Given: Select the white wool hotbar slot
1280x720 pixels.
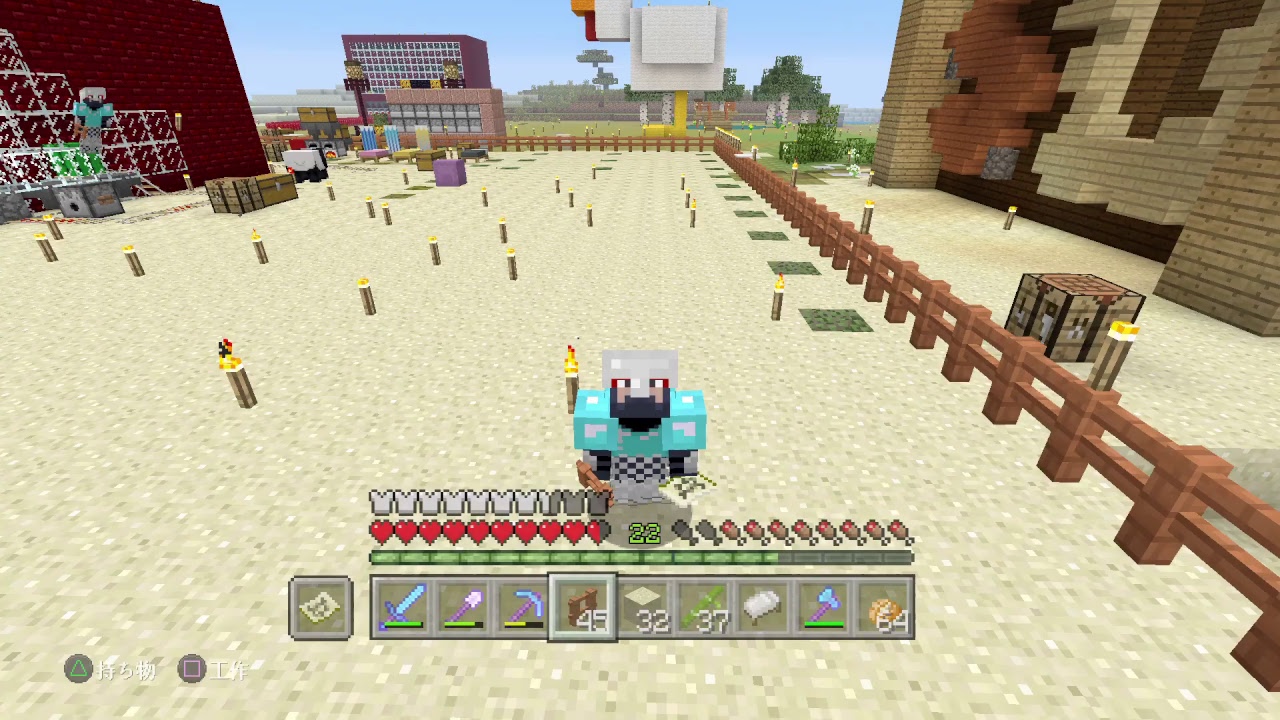Looking at the screenshot, I should (759, 605).
